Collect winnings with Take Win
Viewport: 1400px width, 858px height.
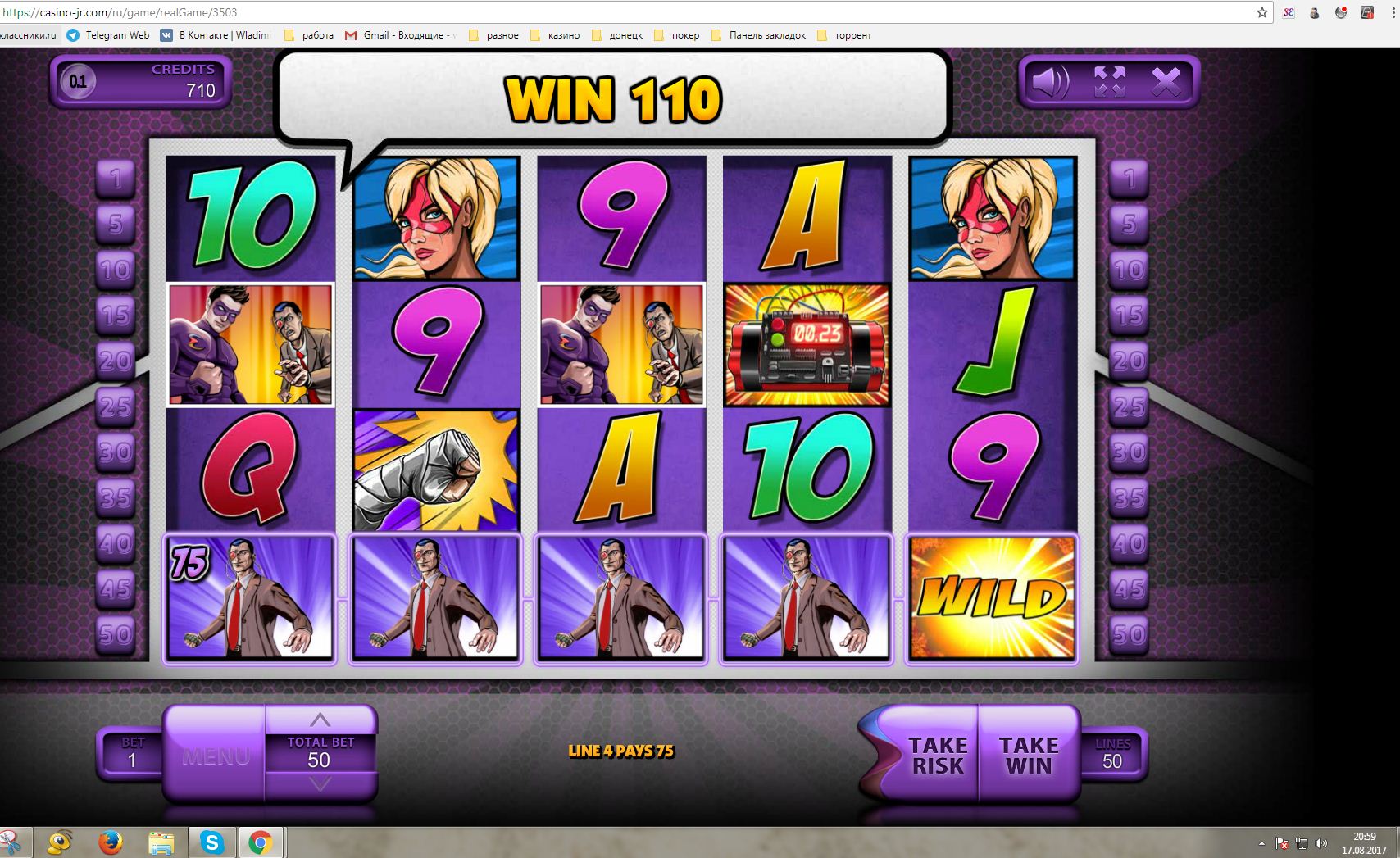click(x=1028, y=755)
